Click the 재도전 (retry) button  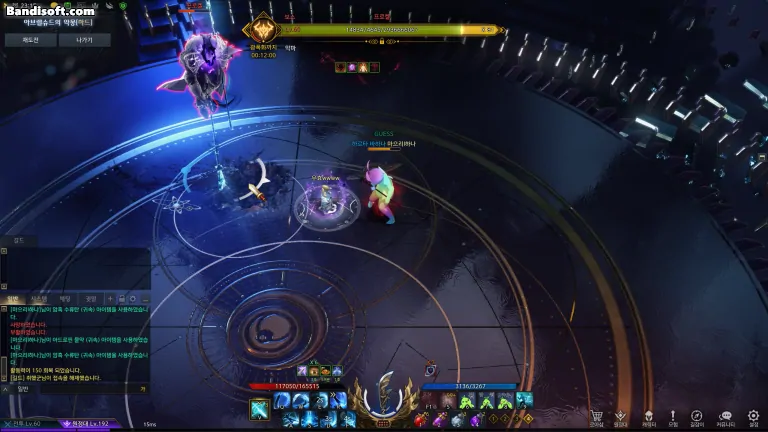[x=29, y=40]
